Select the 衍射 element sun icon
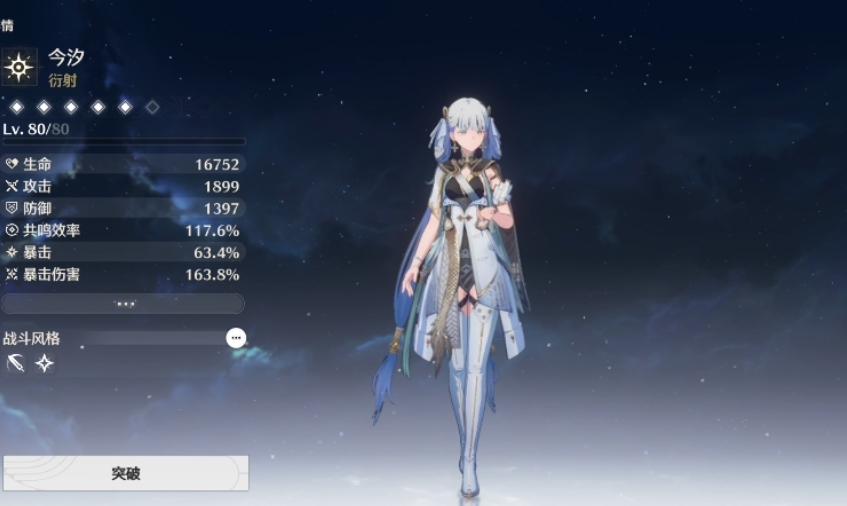Image resolution: width=847 pixels, height=506 pixels. (x=19, y=67)
